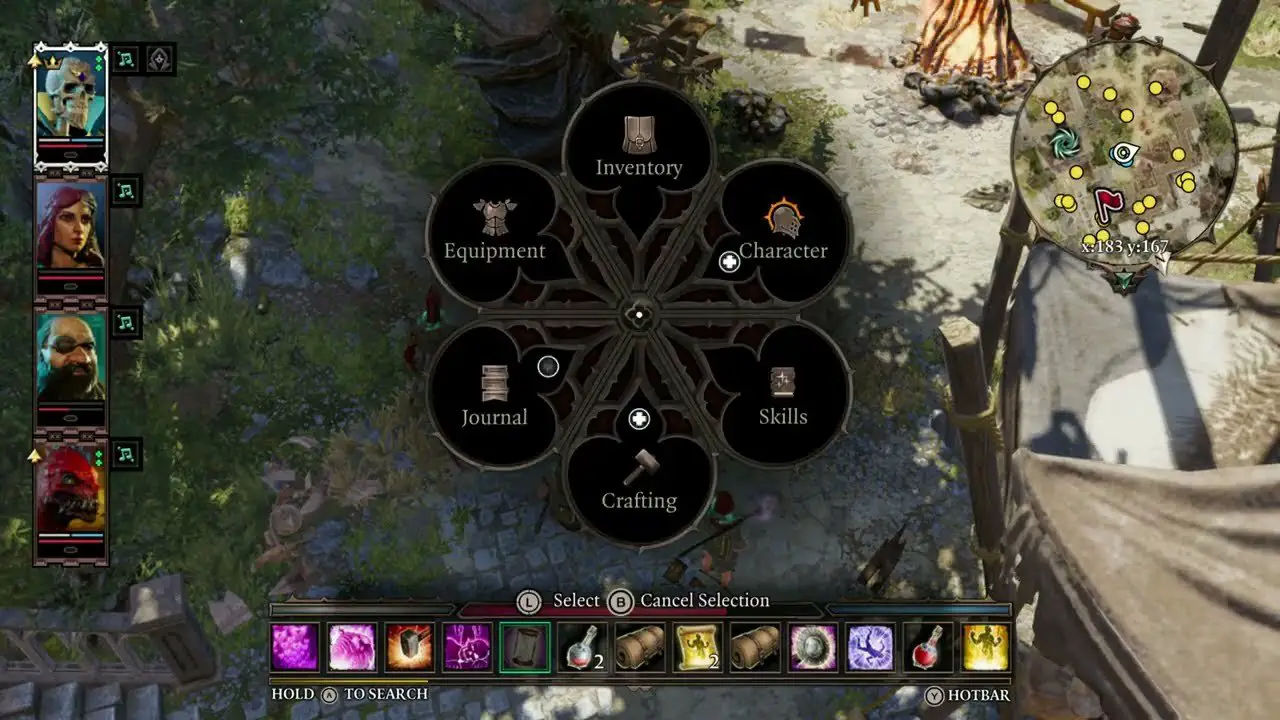
Task: Activate the purple skull skill icon
Action: click(x=467, y=647)
